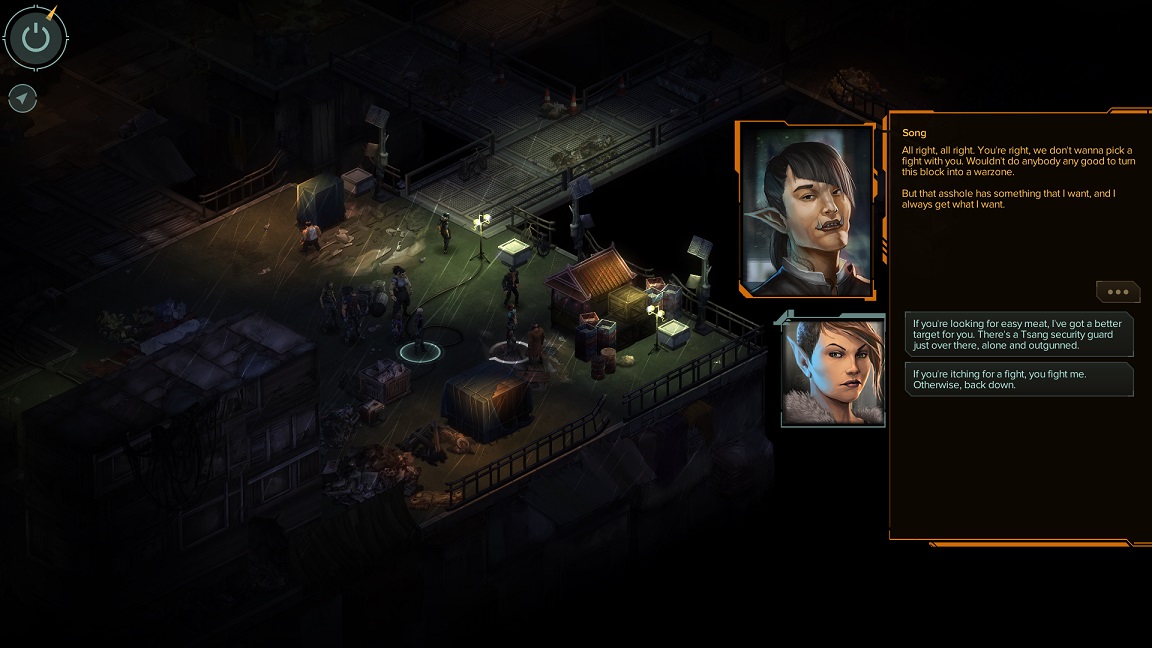Click the three-dots dialogue button
1152x648 pixels.
[x=1117, y=292]
